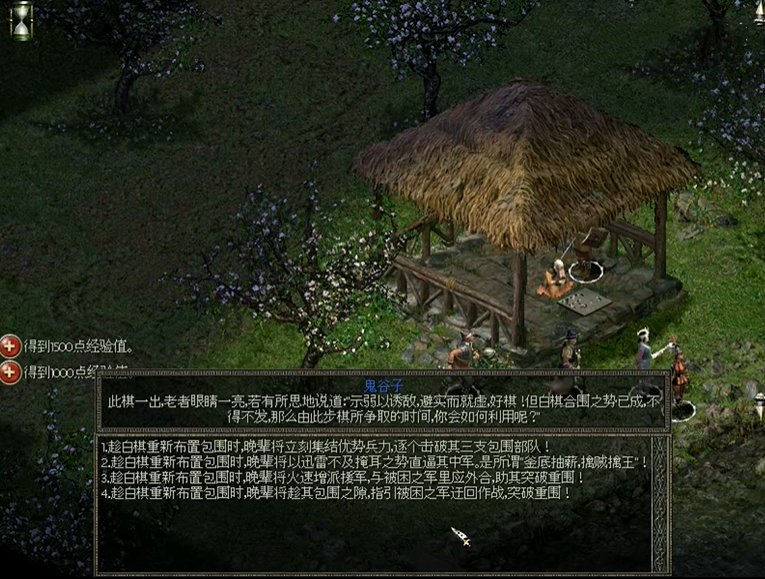Click the red plus beside 得到1000点经验值
Screen dimensions: 765x579
(11, 372)
